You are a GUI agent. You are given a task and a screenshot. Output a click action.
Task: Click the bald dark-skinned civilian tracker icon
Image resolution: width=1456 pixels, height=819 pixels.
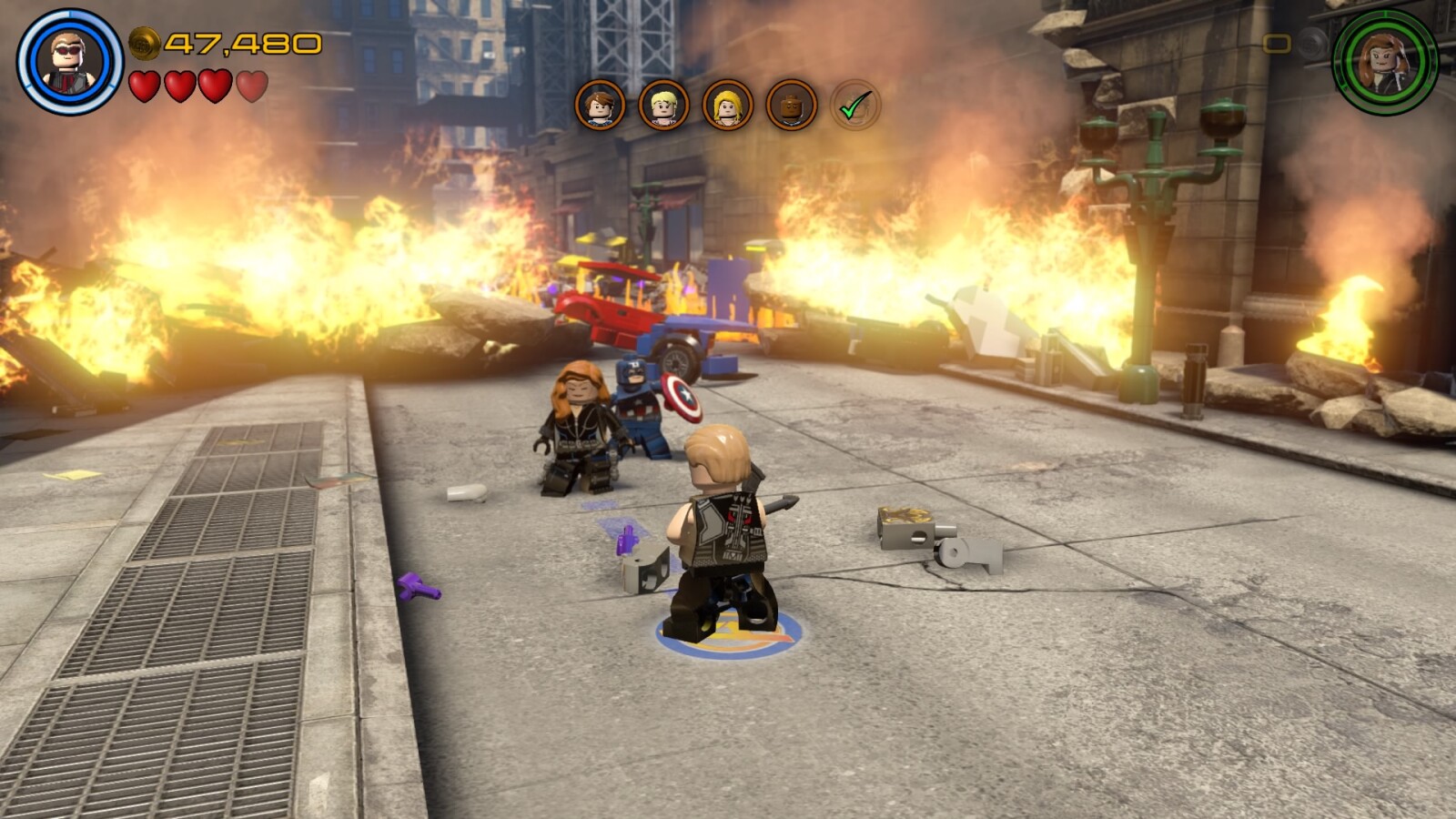[791, 106]
